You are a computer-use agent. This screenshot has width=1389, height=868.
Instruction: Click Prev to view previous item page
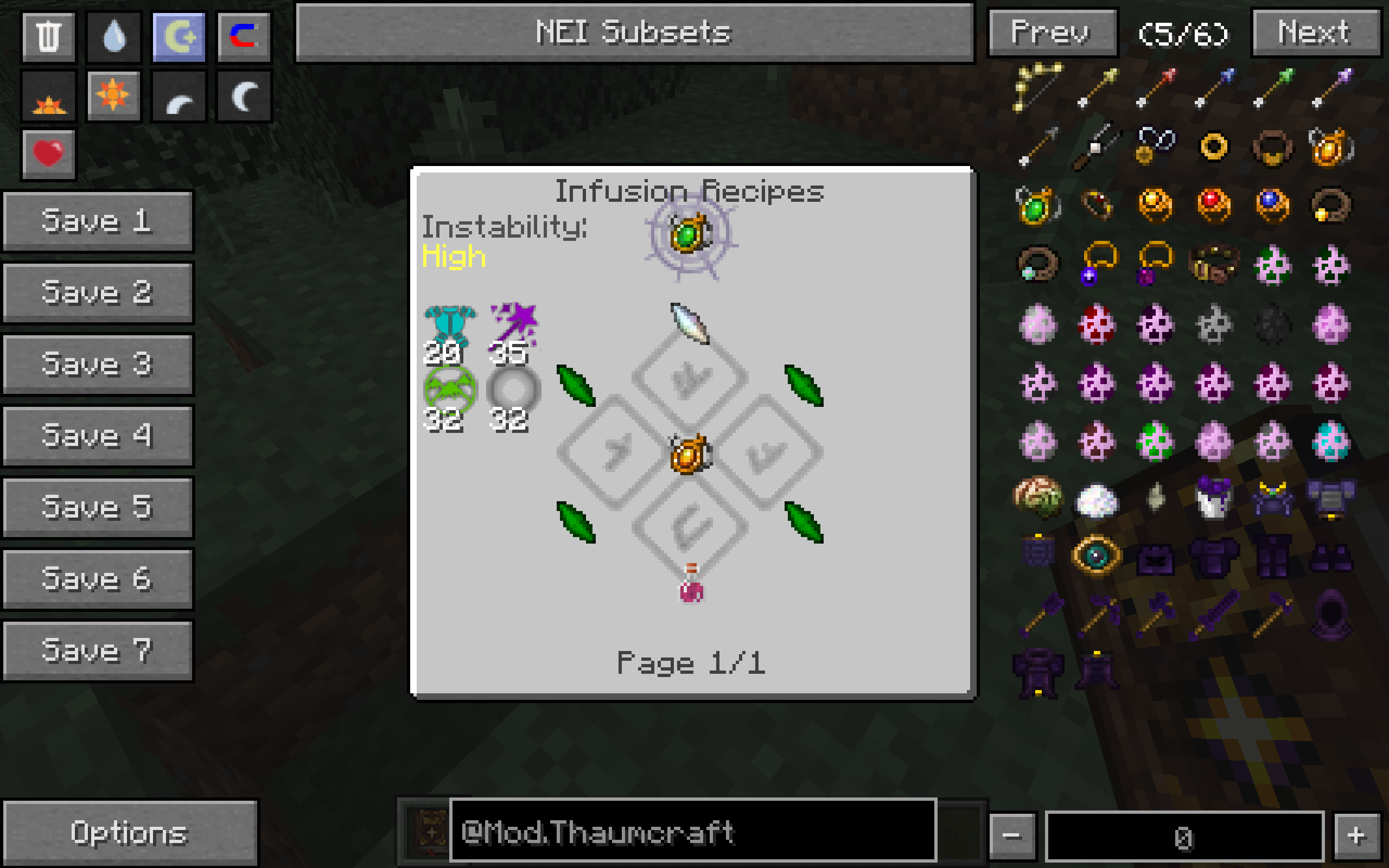pyautogui.click(x=1053, y=33)
